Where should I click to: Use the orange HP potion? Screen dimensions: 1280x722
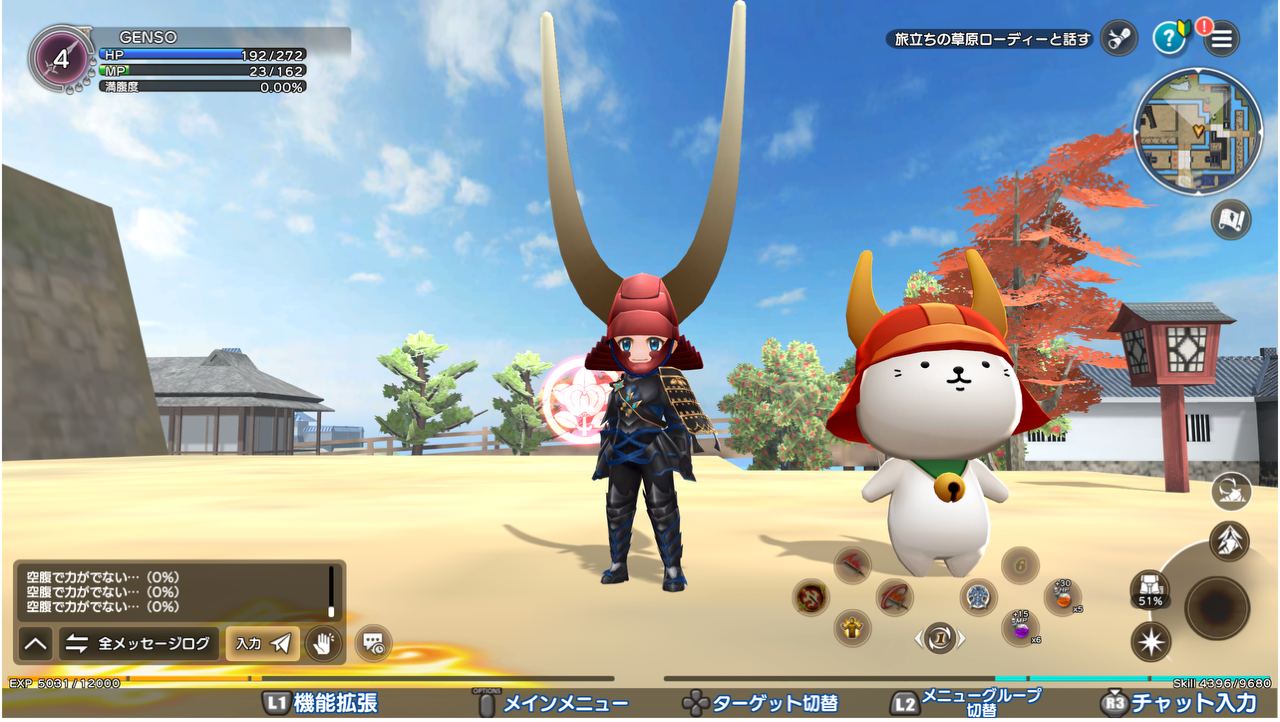(x=1062, y=597)
